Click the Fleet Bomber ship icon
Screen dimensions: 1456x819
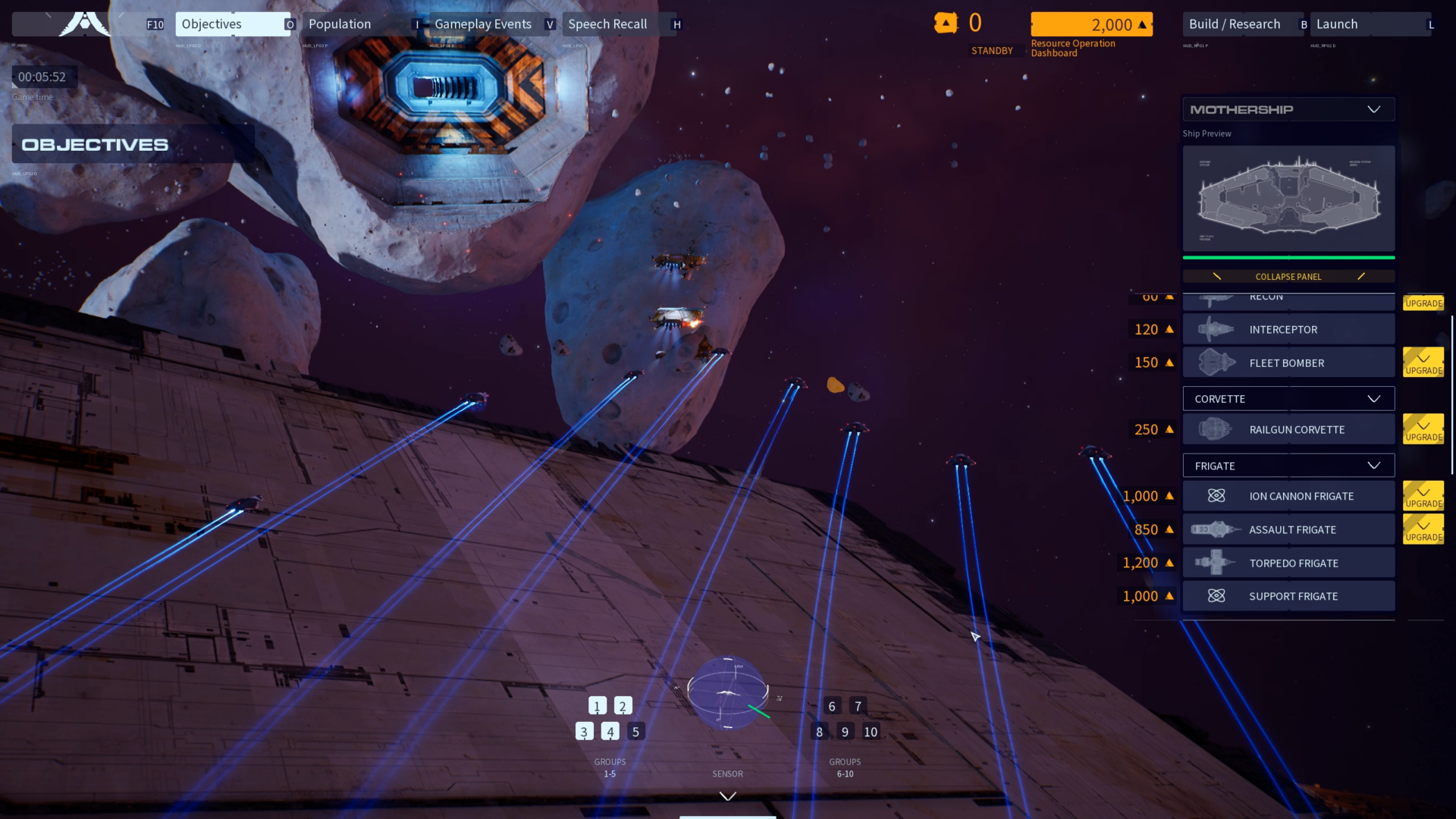pos(1217,362)
